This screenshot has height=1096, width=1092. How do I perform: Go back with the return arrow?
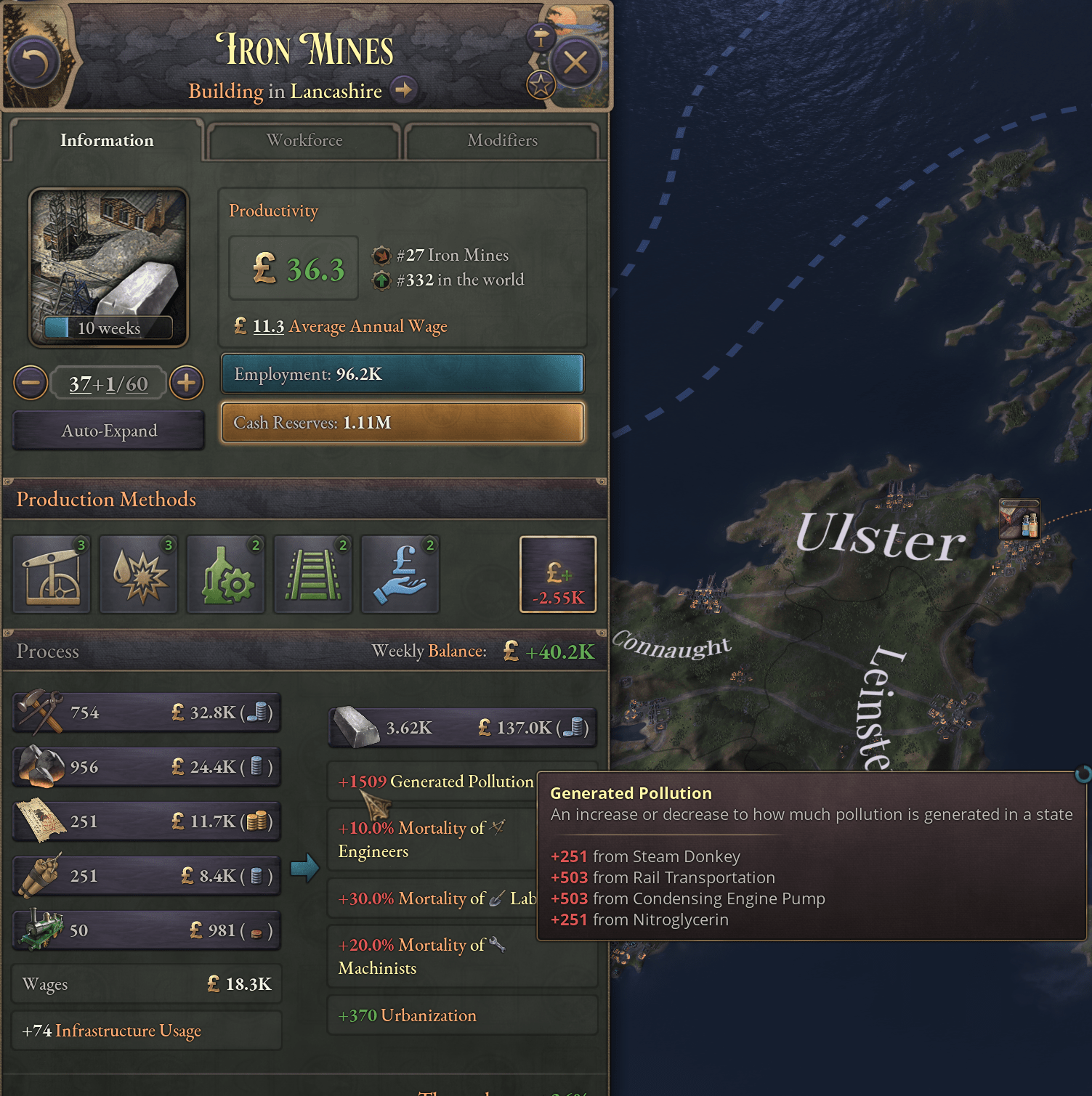point(33,62)
